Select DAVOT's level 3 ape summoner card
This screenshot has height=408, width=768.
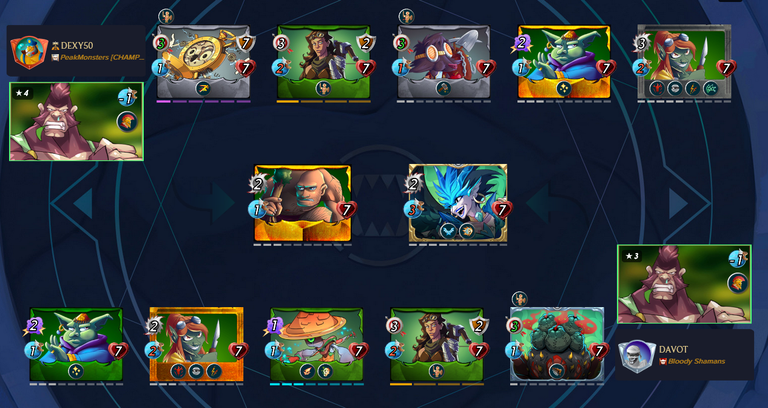684,285
